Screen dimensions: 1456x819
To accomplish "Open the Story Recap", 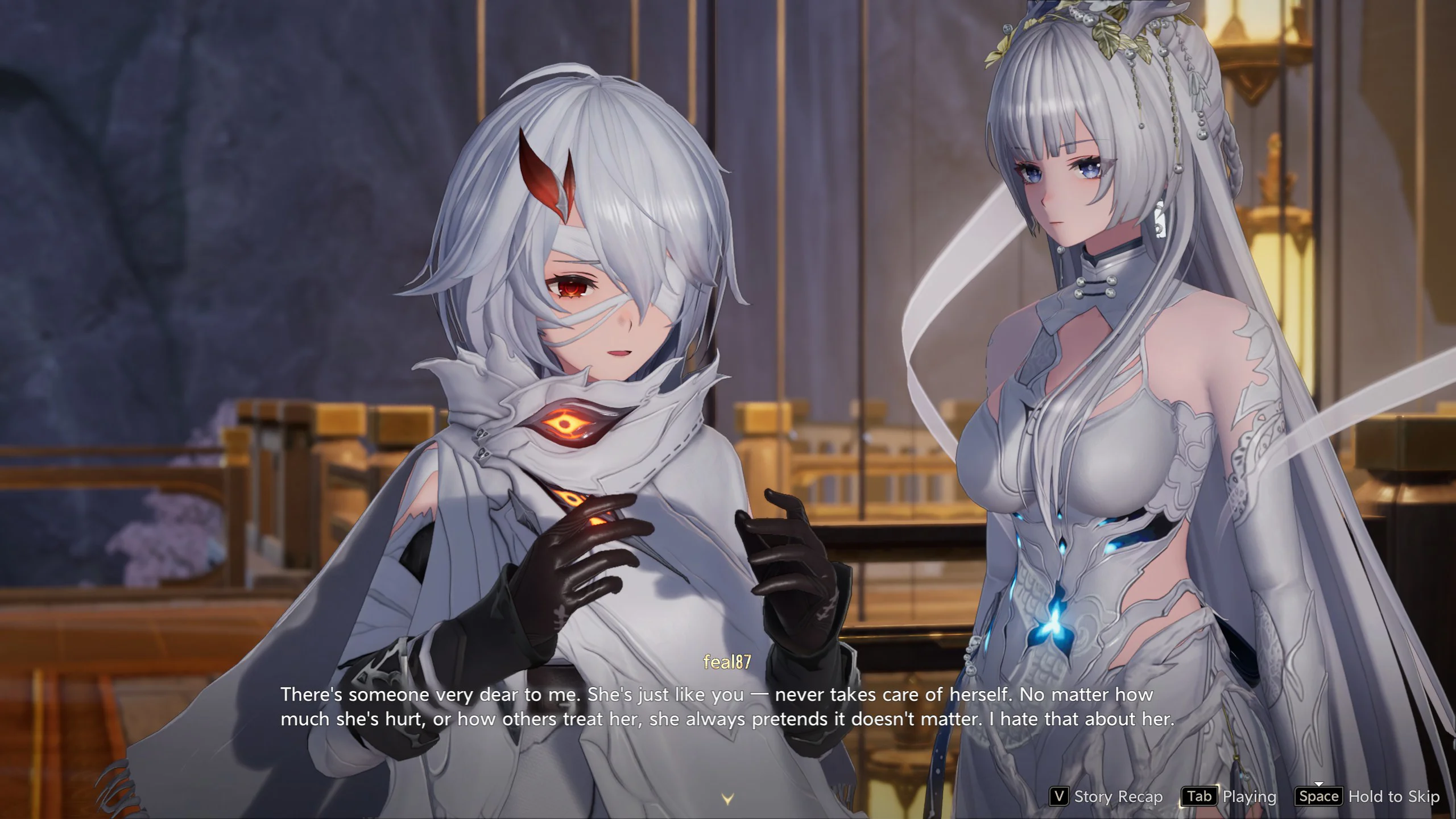I will (x=1106, y=797).
